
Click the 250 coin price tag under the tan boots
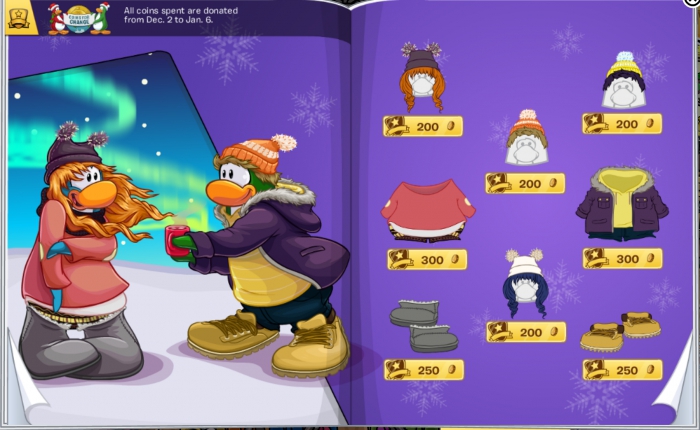coord(622,370)
